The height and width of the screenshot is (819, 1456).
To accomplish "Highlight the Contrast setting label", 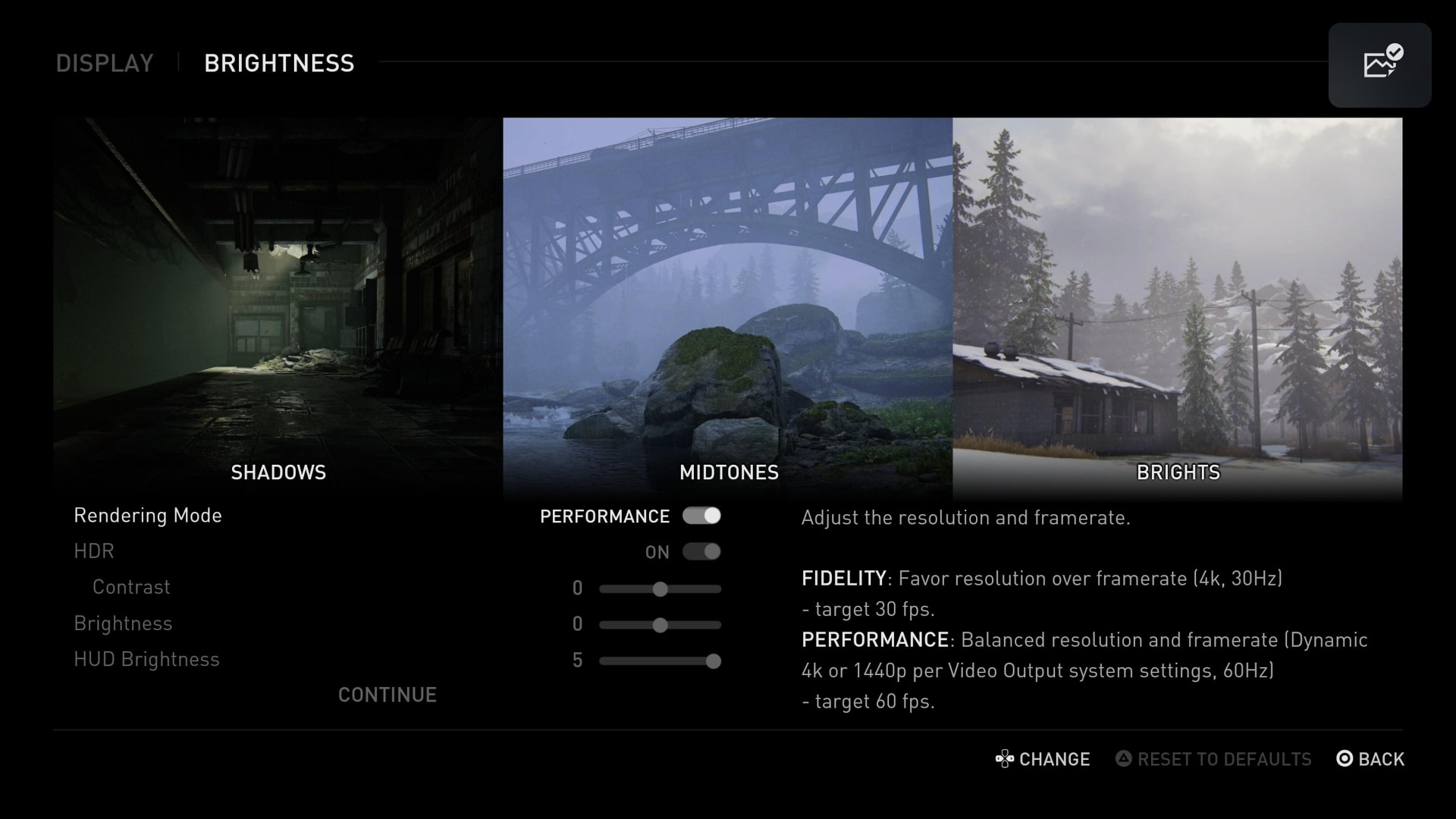I will (x=131, y=587).
